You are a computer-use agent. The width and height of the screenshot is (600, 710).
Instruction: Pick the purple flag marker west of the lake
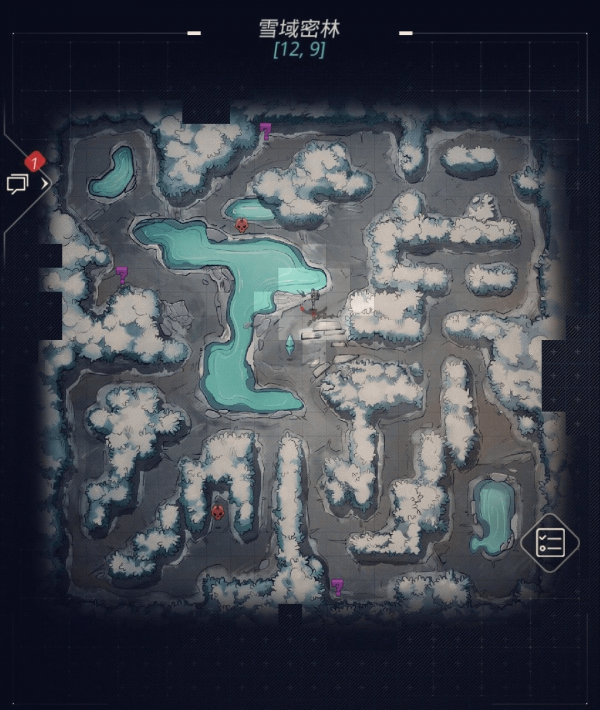pos(122,274)
